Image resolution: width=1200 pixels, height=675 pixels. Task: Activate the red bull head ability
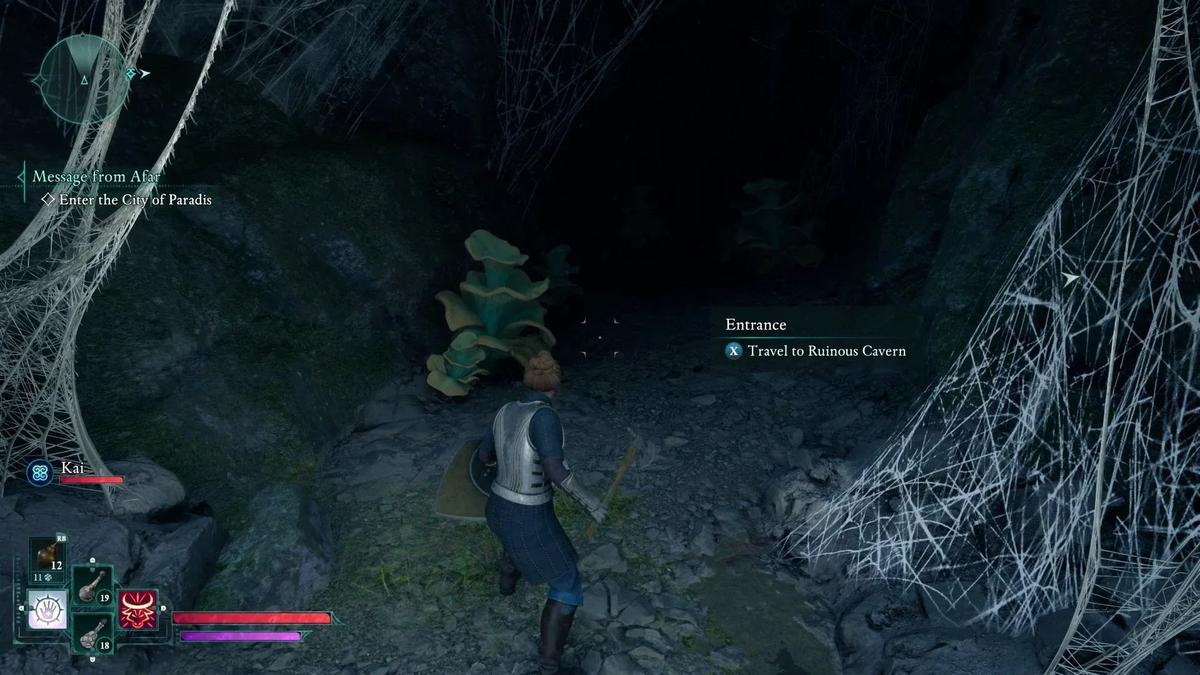coord(138,609)
